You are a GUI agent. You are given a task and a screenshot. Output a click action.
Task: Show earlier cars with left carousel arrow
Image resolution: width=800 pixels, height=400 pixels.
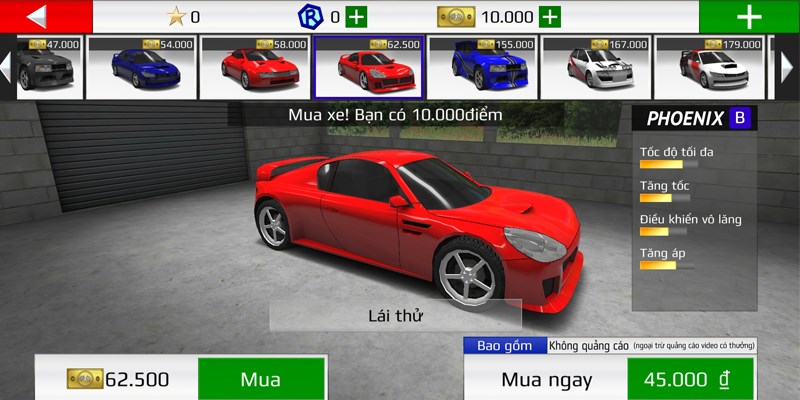pyautogui.click(x=6, y=65)
